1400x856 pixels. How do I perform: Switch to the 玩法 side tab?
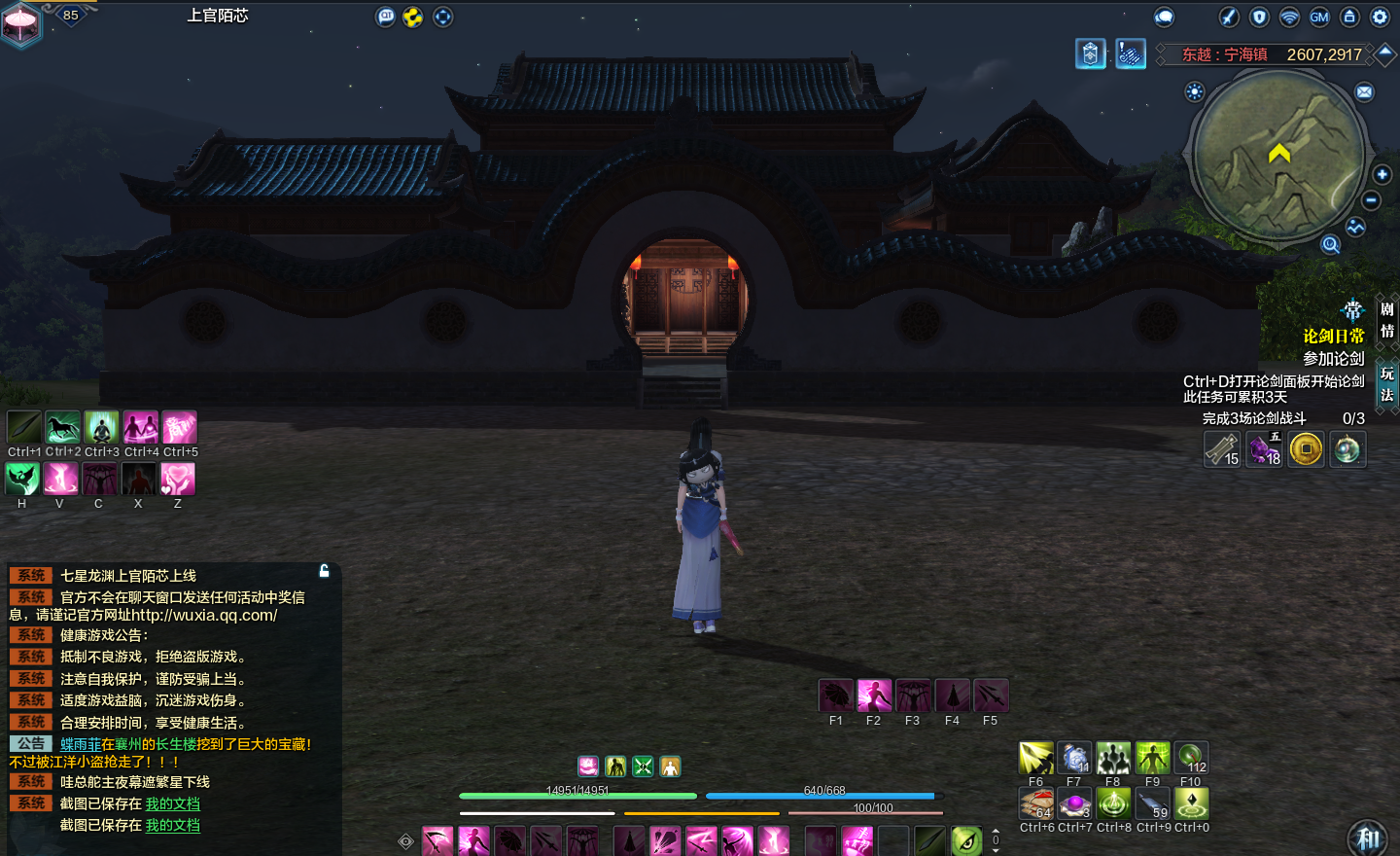[1387, 383]
